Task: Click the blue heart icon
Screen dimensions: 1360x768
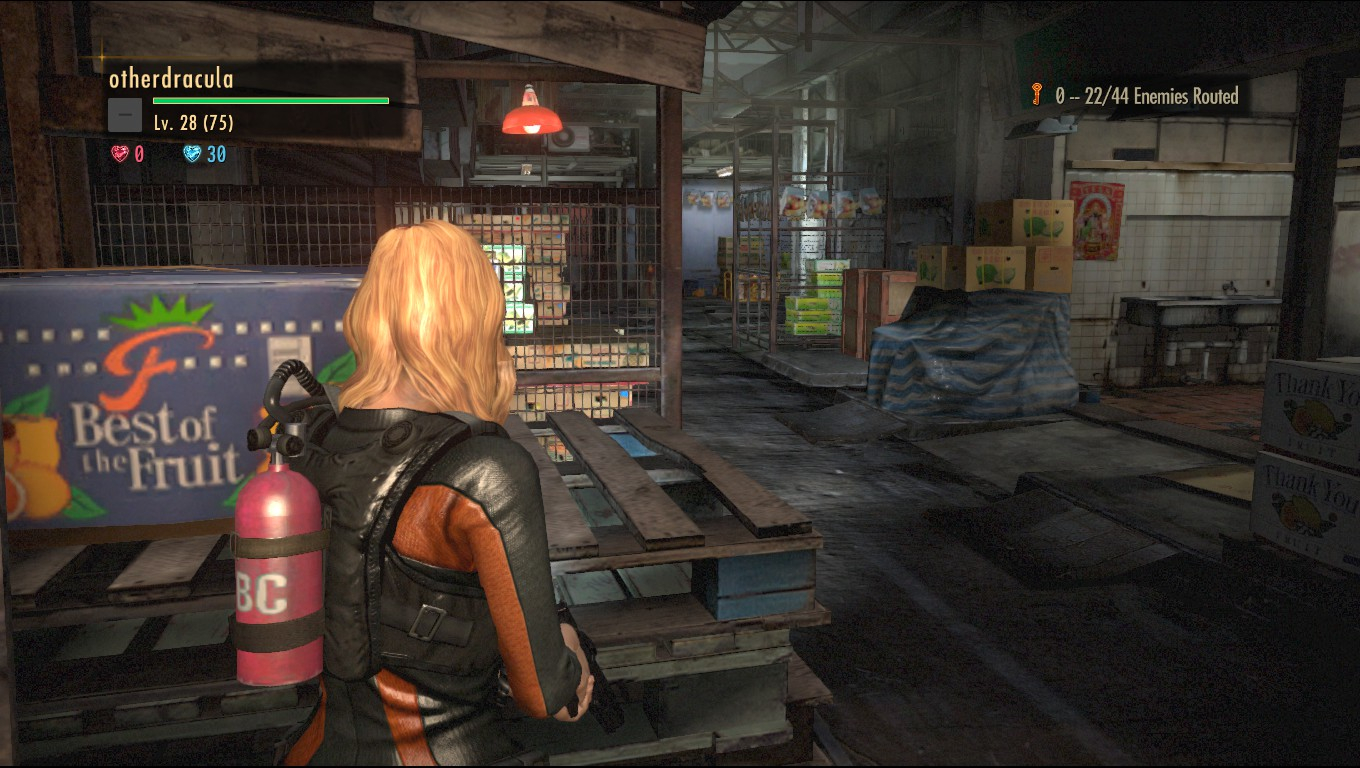Action: point(192,154)
